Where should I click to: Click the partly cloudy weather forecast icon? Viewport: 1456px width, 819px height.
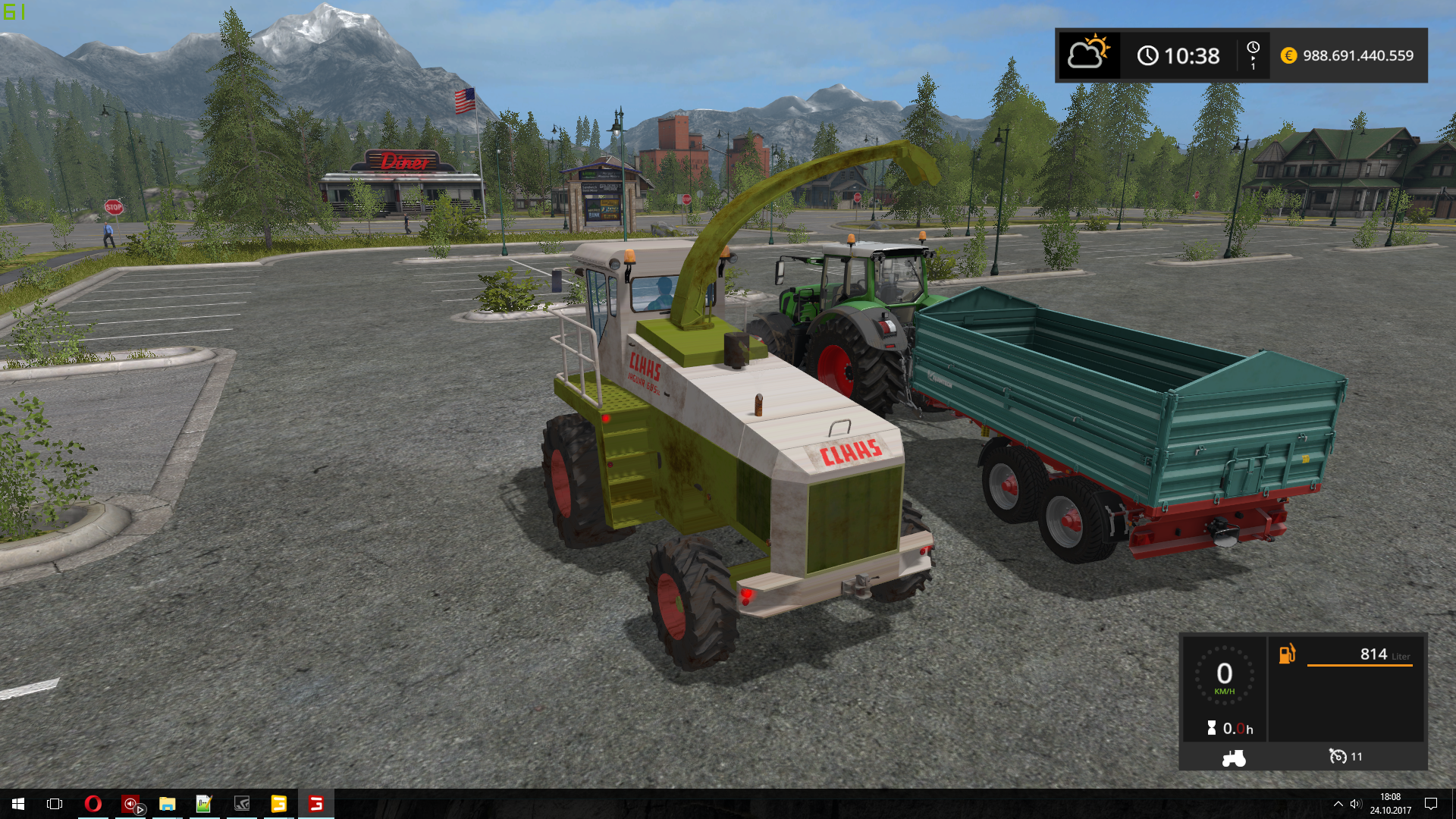point(1088,54)
